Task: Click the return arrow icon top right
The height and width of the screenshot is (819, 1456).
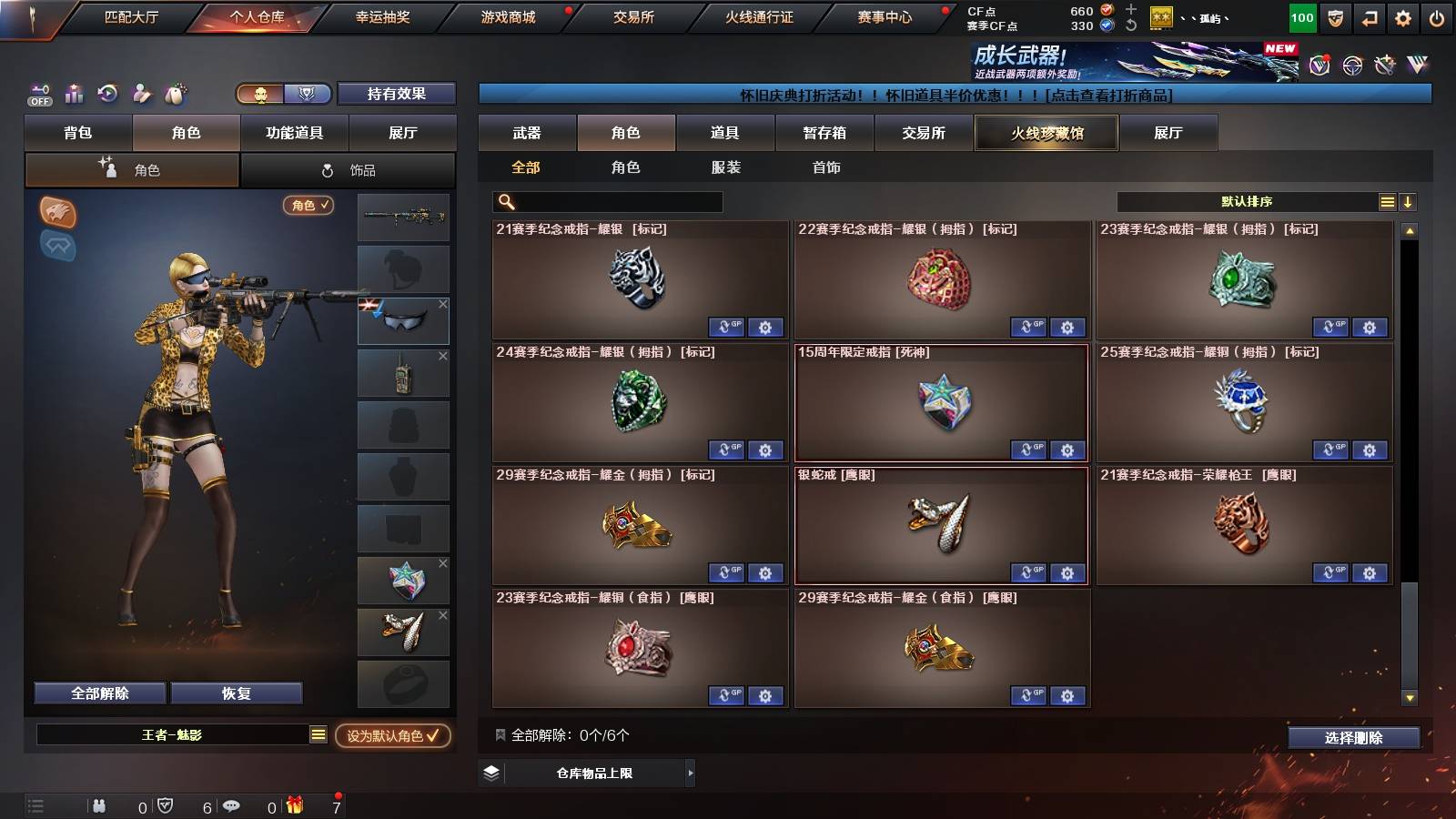Action: [x=1368, y=17]
